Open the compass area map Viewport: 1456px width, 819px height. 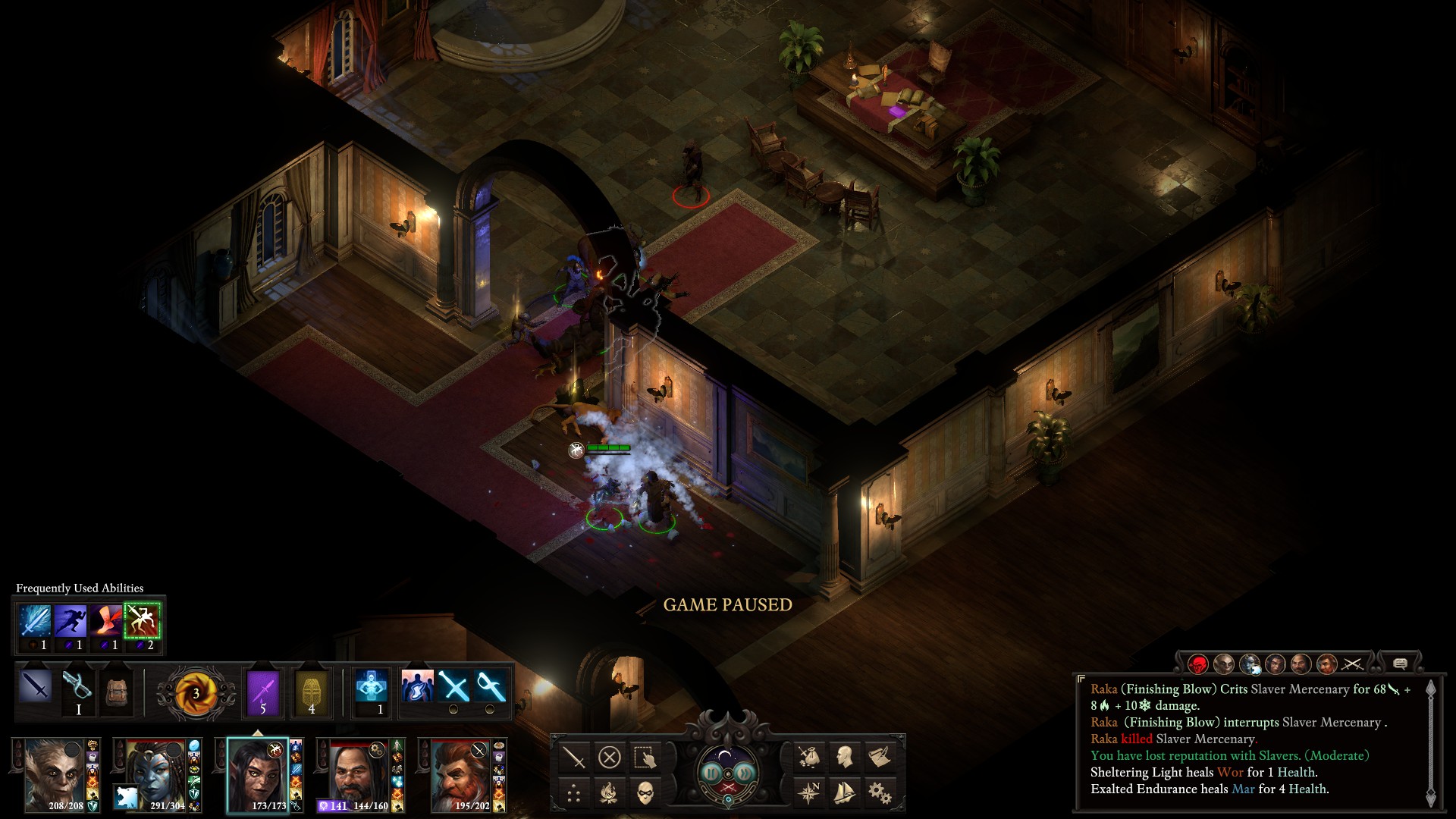click(809, 793)
